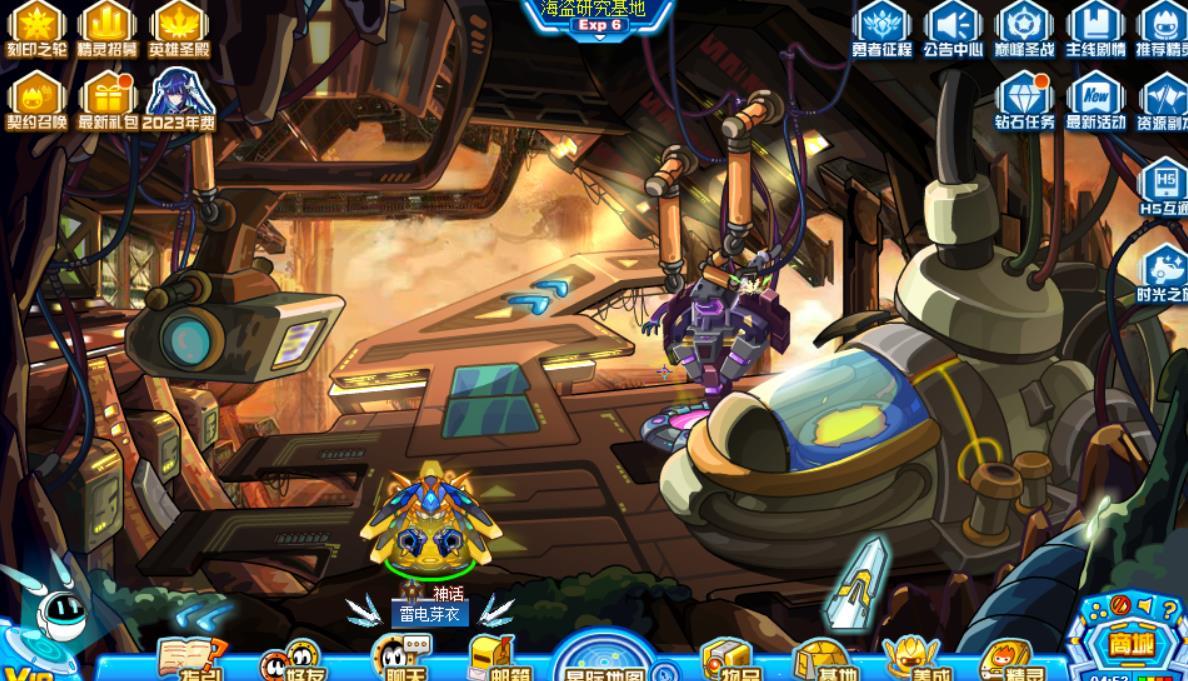Show the 公告中心 announcement center
Image resolution: width=1188 pixels, height=681 pixels.
point(953,27)
